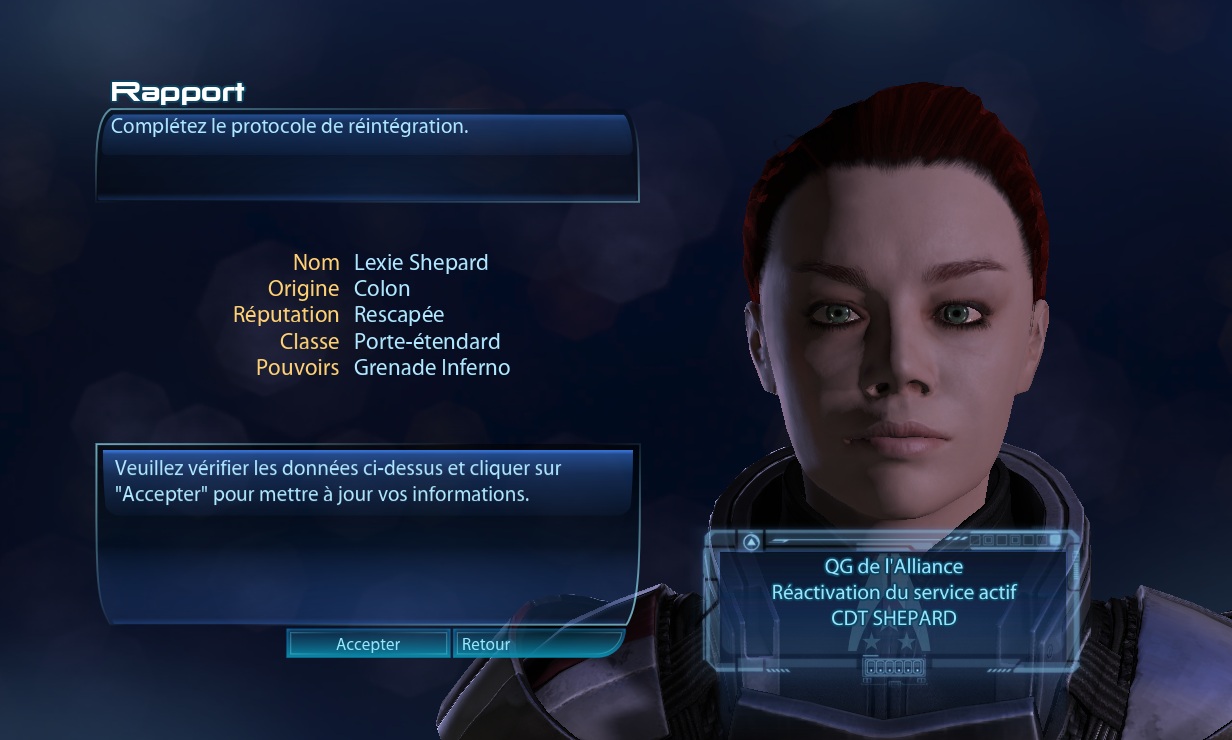This screenshot has height=740, width=1232.
Task: Accept the reinstatement data with Accepter
Action: coord(368,644)
